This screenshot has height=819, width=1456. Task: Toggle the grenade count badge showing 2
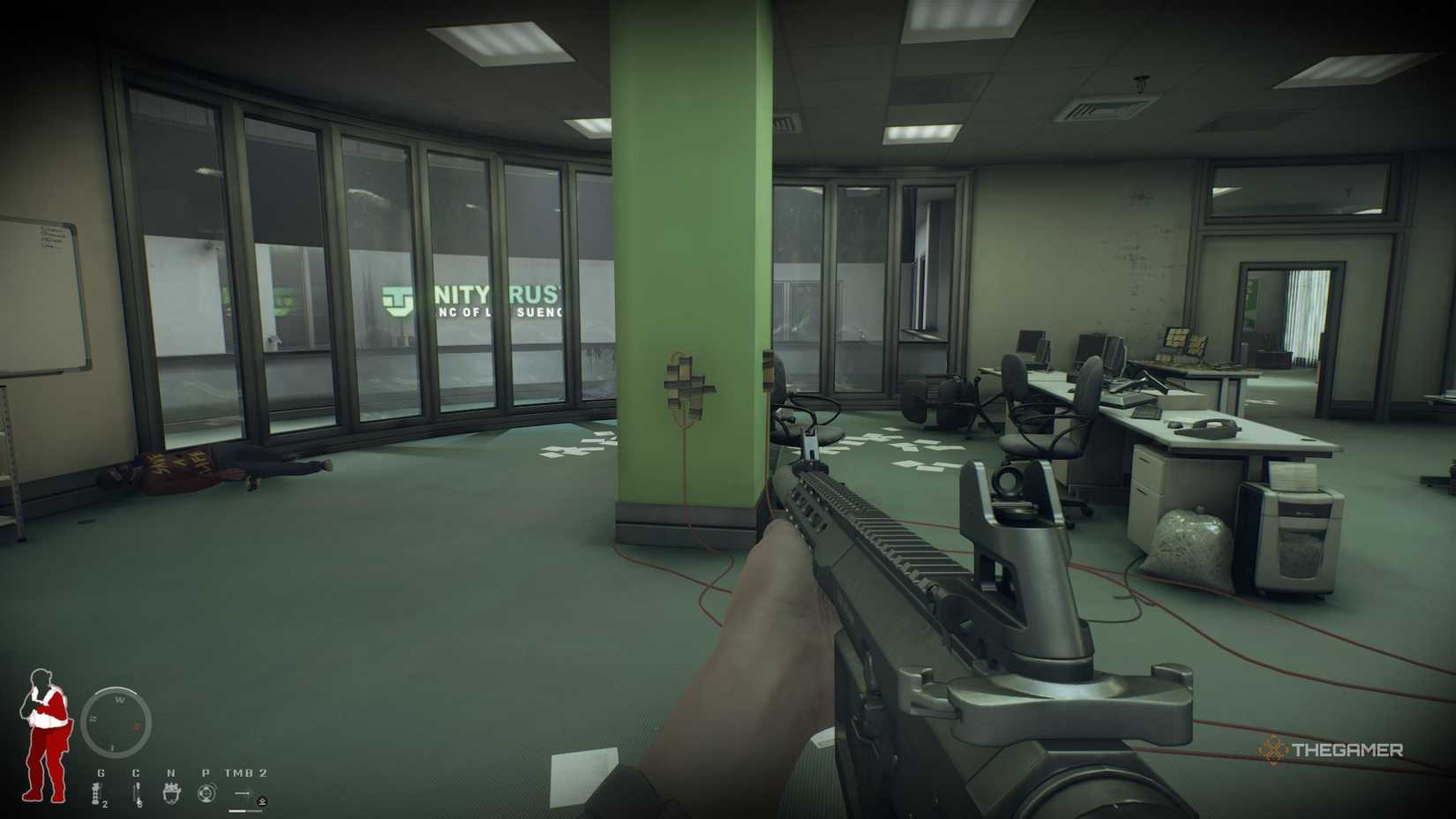coord(105,803)
